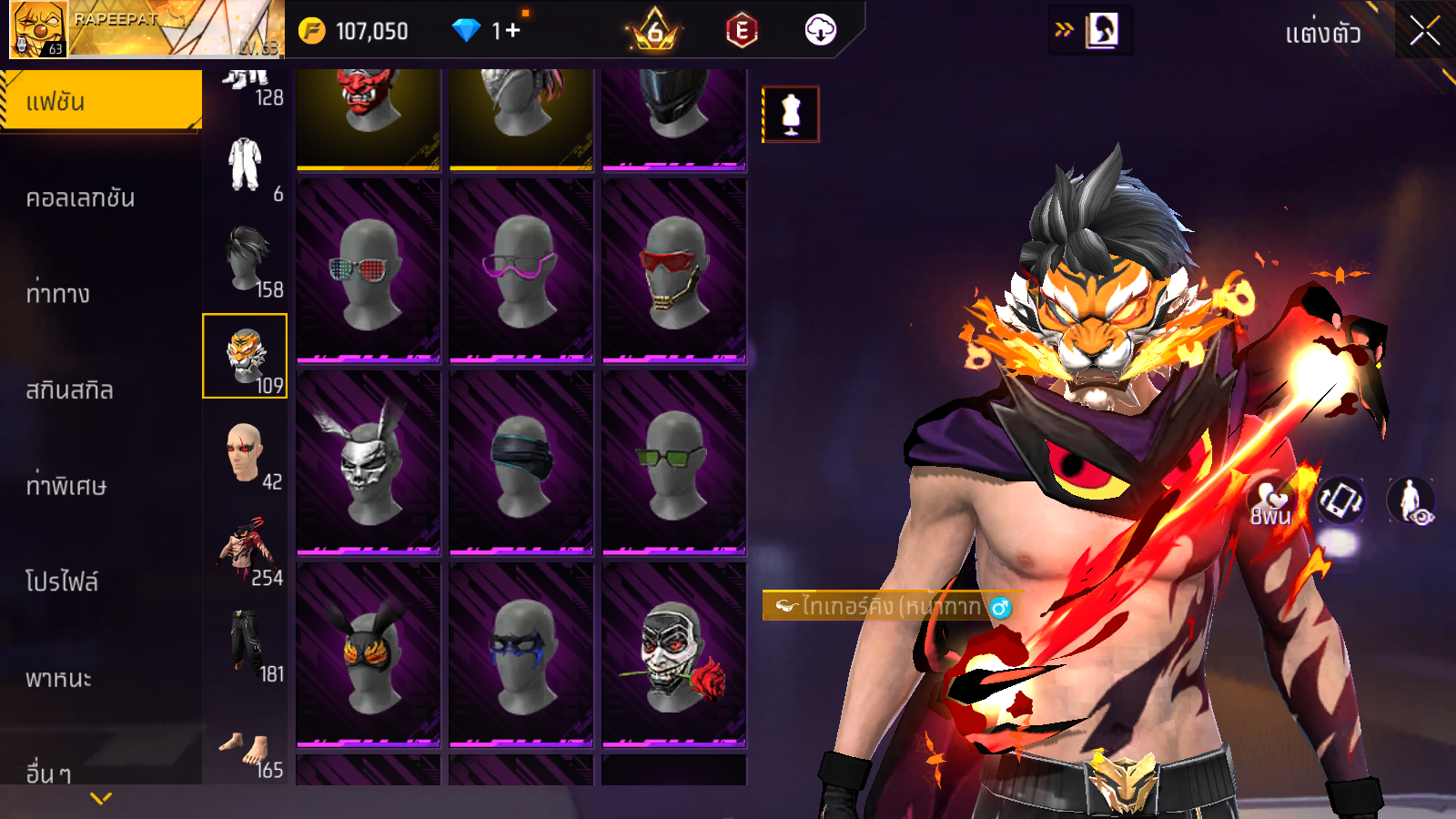The height and width of the screenshot is (819, 1456).
Task: Click the mannequin outfit preset icon
Action: tap(791, 115)
